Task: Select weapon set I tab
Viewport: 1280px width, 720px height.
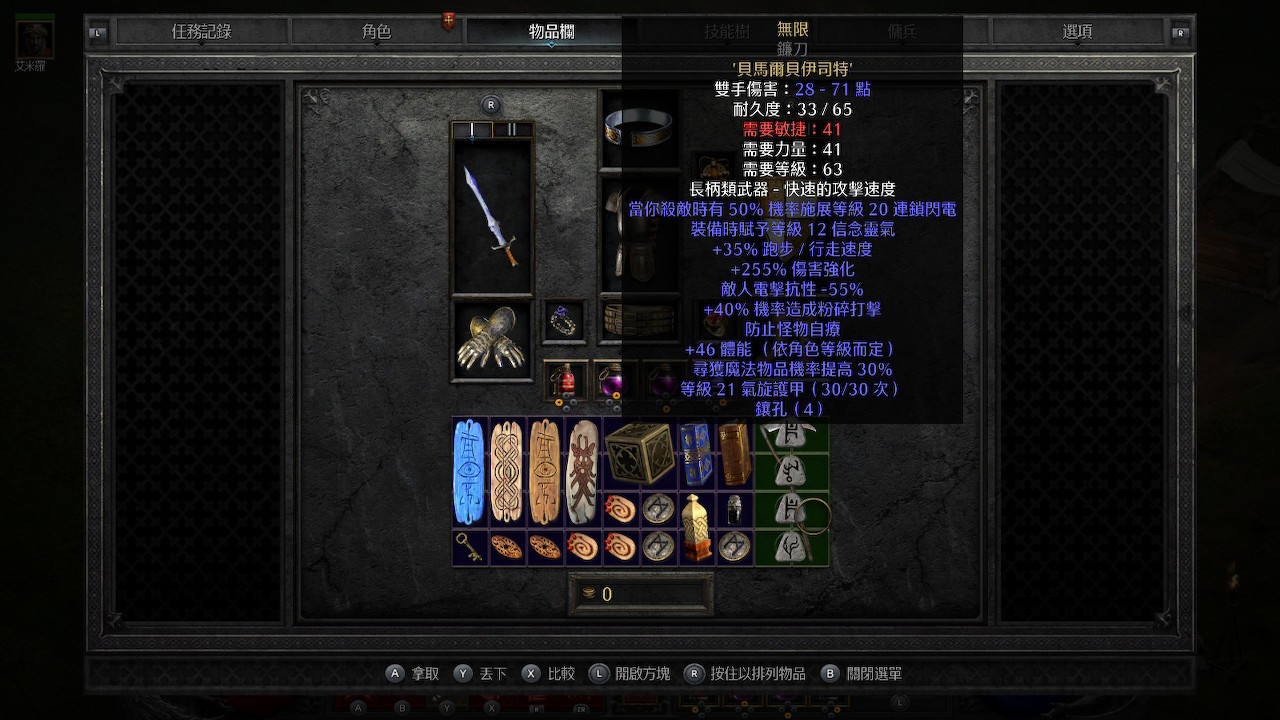Action: point(472,130)
